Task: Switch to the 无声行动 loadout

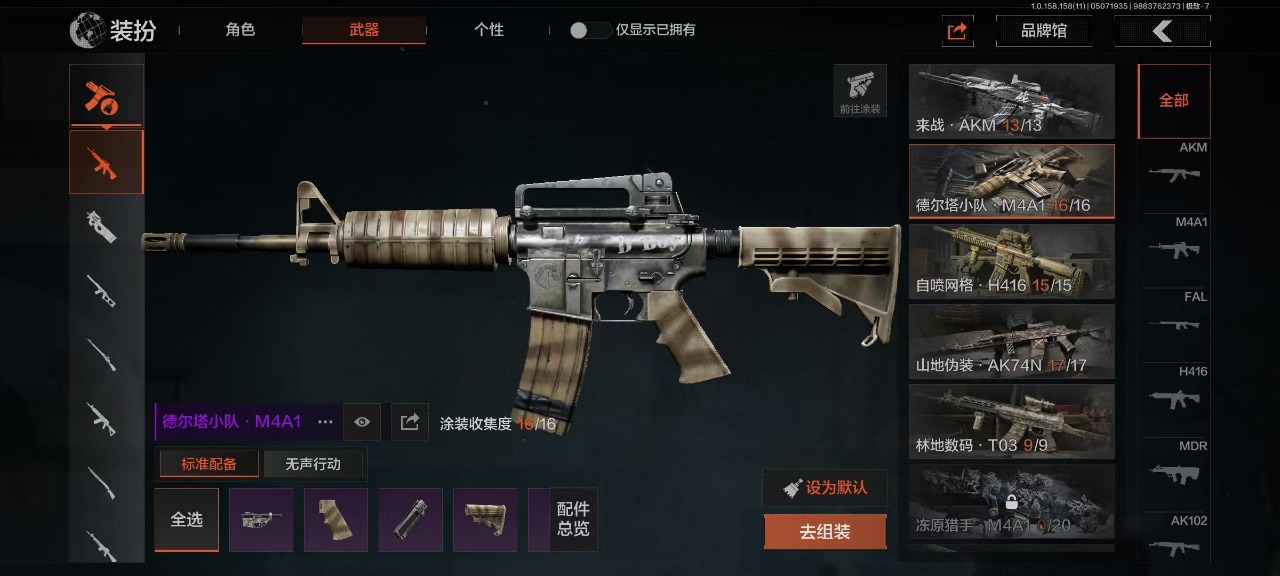Action: [313, 464]
